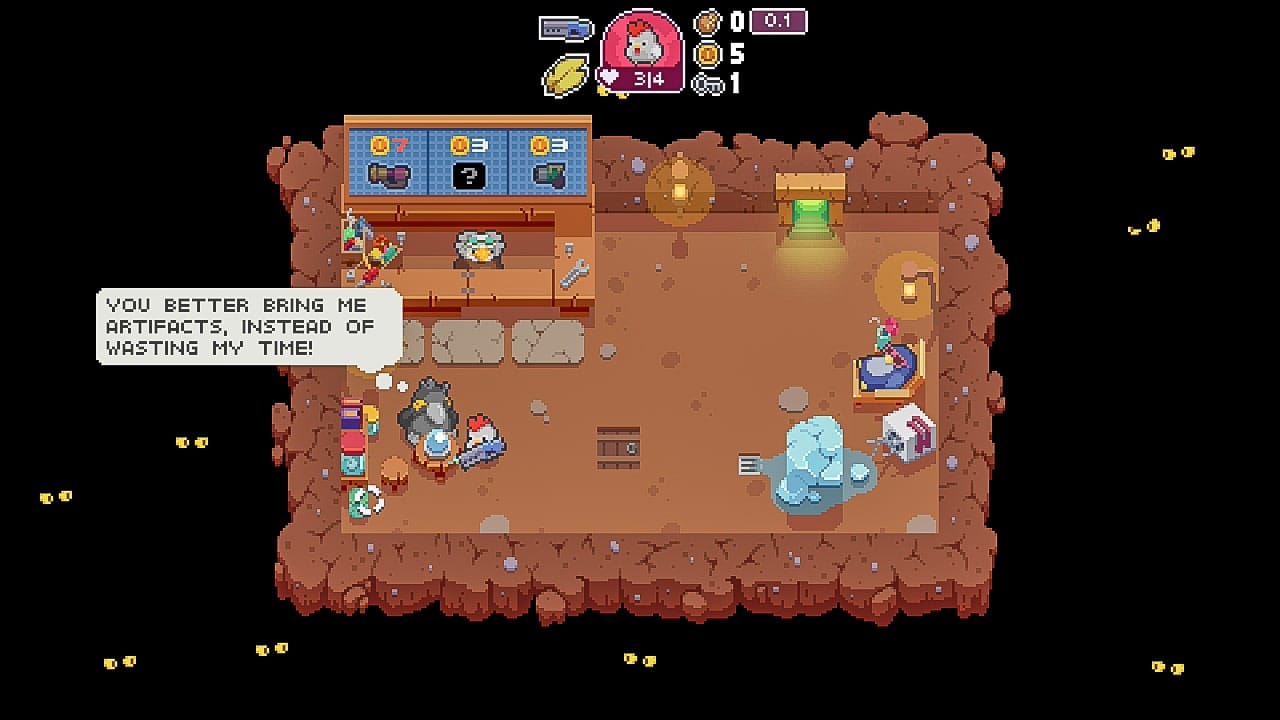Image resolution: width=1280 pixels, height=720 pixels.
Task: Pick the mystery question mark shop item
Action: [468, 176]
